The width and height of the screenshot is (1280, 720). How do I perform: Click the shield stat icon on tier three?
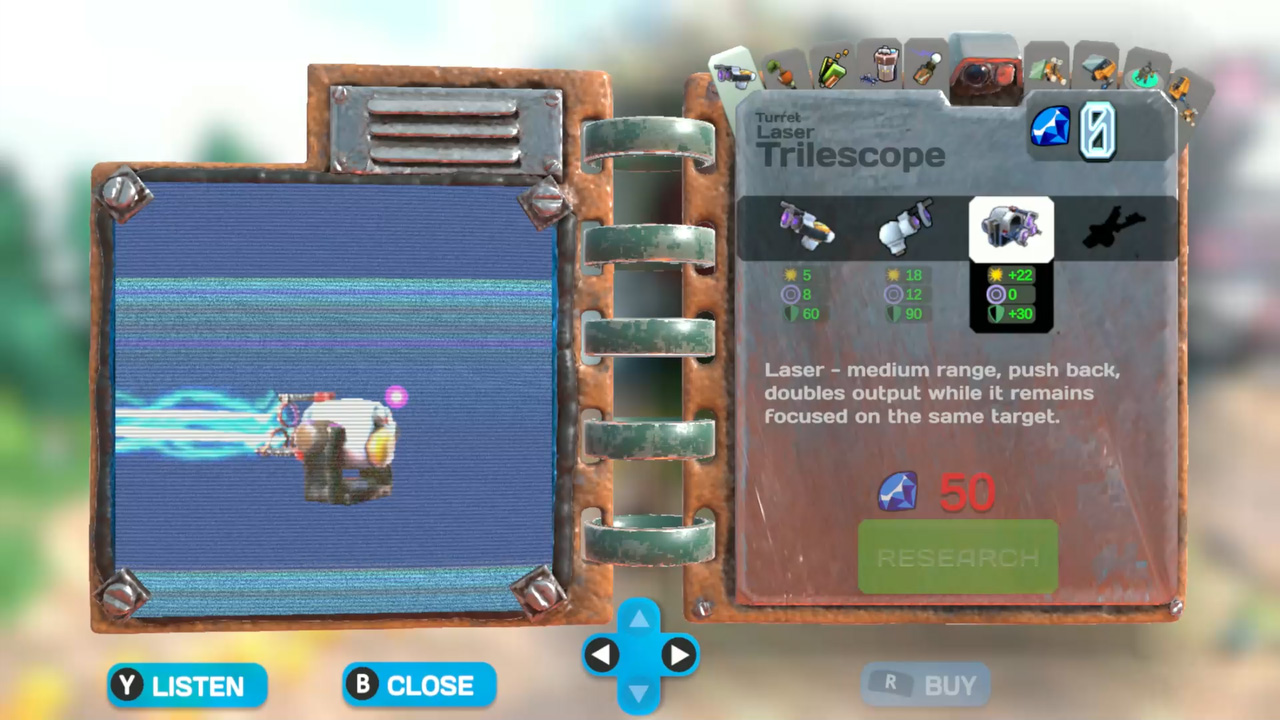pos(998,314)
